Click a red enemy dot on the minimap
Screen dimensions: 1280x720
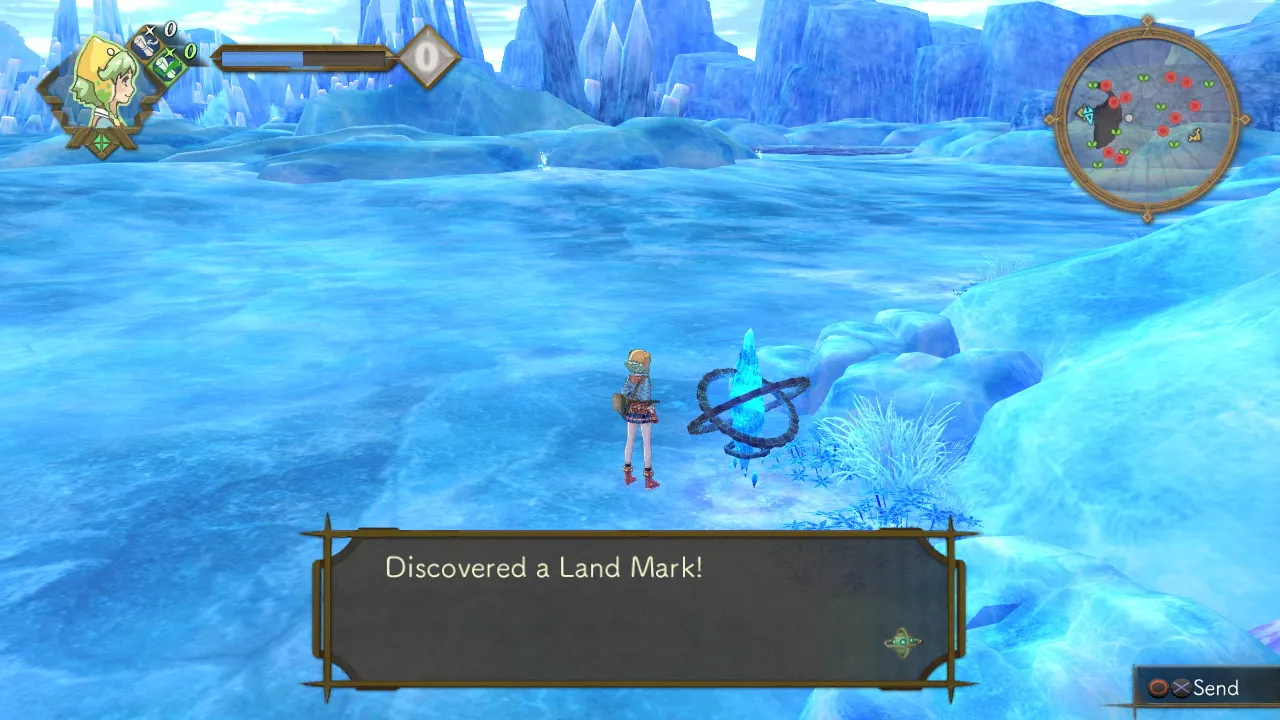click(1171, 78)
